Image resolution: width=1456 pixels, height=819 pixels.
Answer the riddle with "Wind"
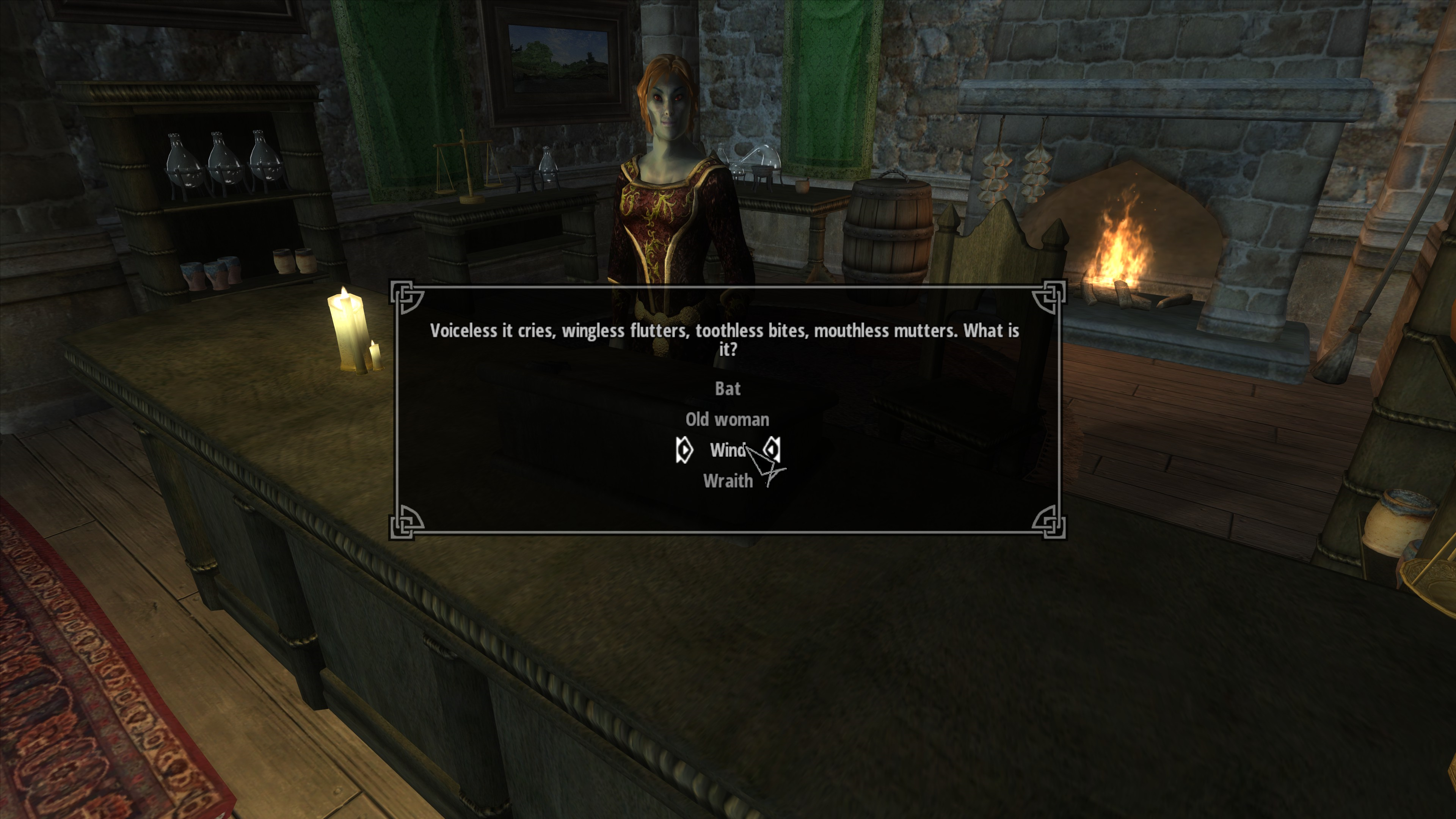(728, 450)
